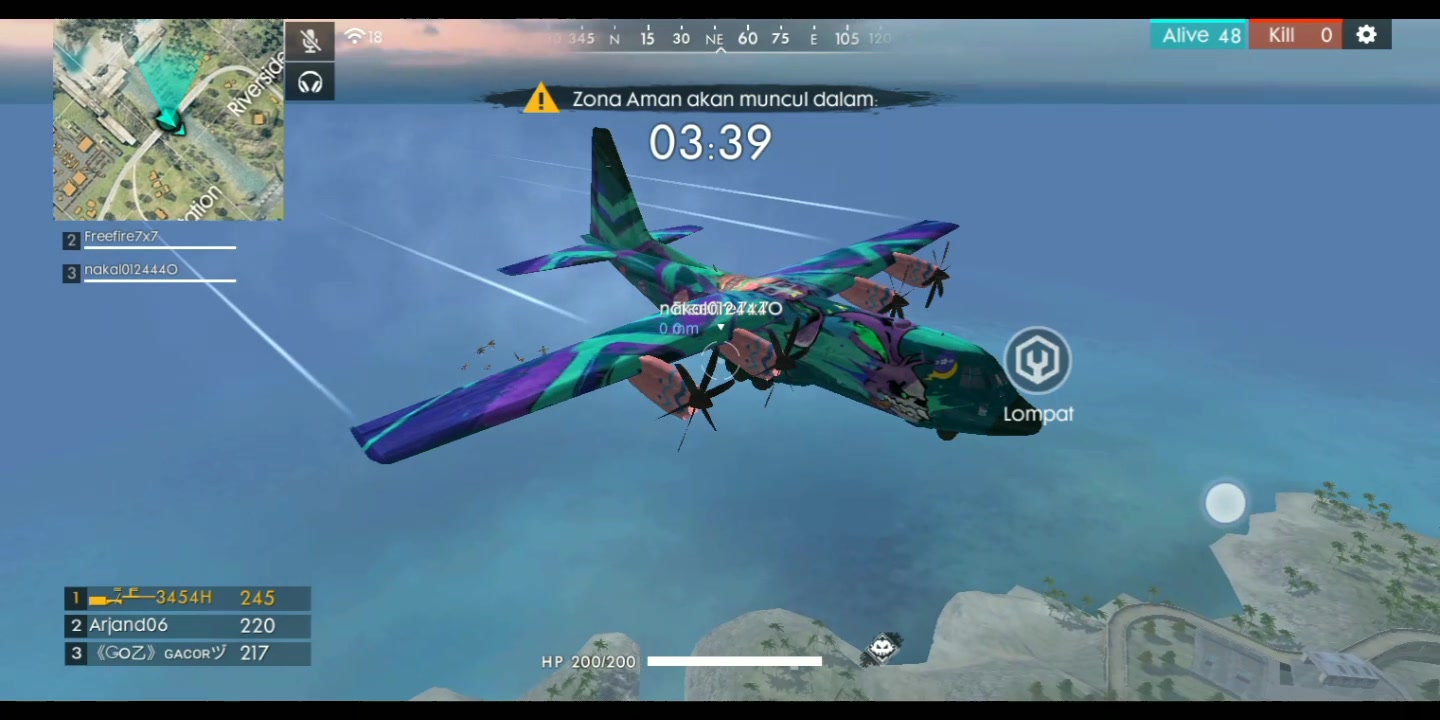Expand the minimap
This screenshot has width=1440, height=720.
[168, 120]
